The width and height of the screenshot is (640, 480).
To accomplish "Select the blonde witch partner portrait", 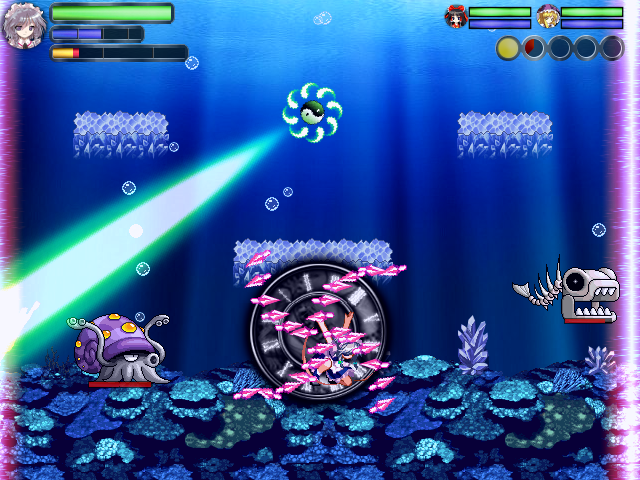I will tap(548, 16).
